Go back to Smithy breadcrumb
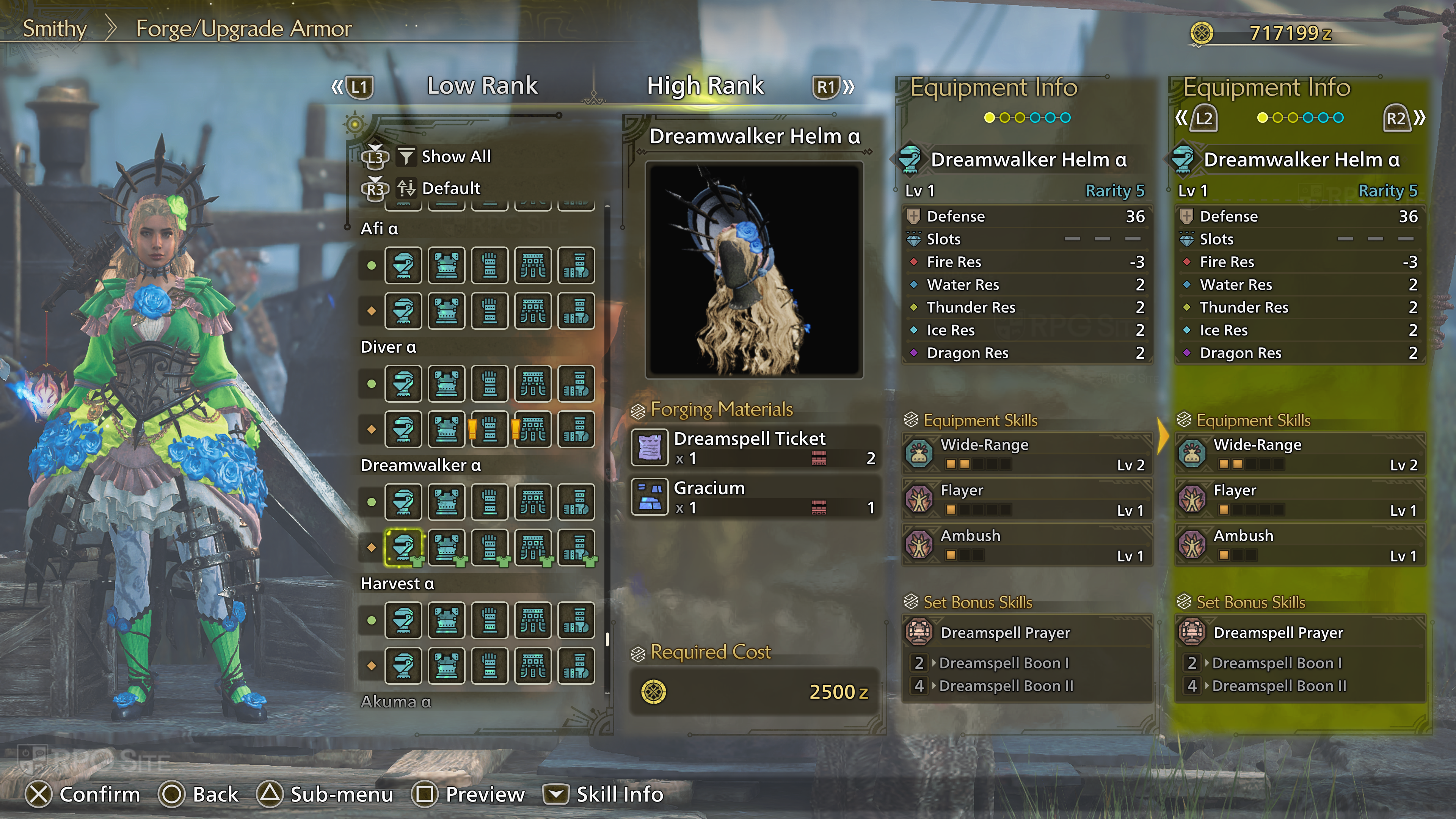 (54, 29)
